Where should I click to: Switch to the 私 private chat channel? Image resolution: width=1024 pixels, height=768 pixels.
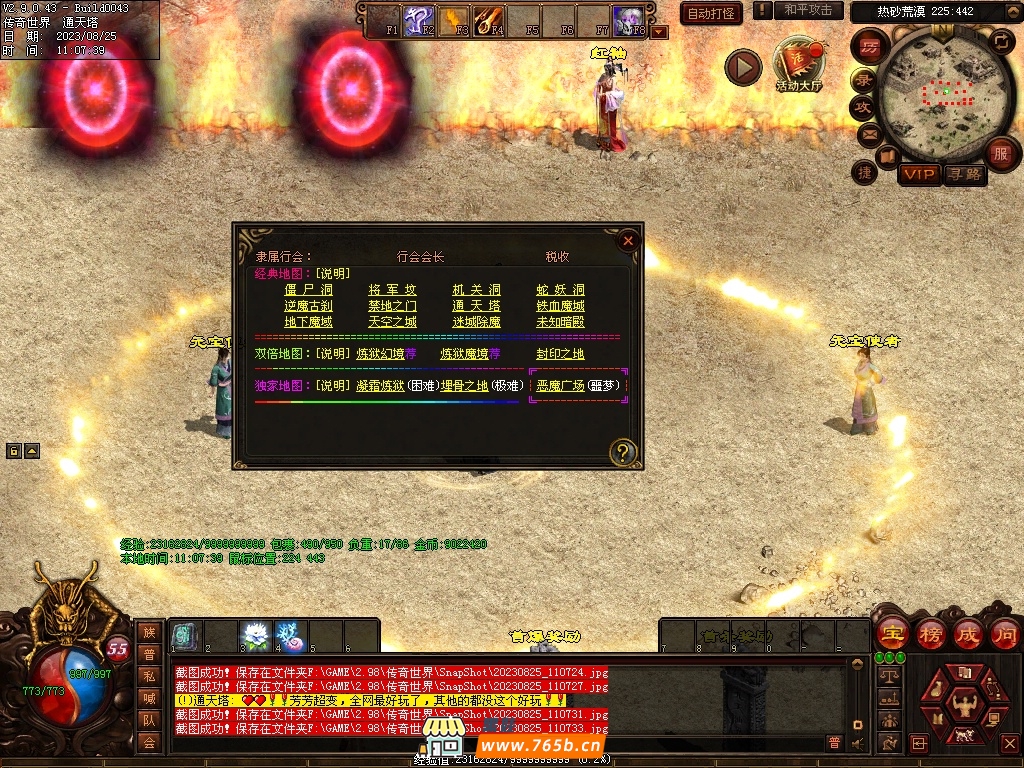pos(148,676)
